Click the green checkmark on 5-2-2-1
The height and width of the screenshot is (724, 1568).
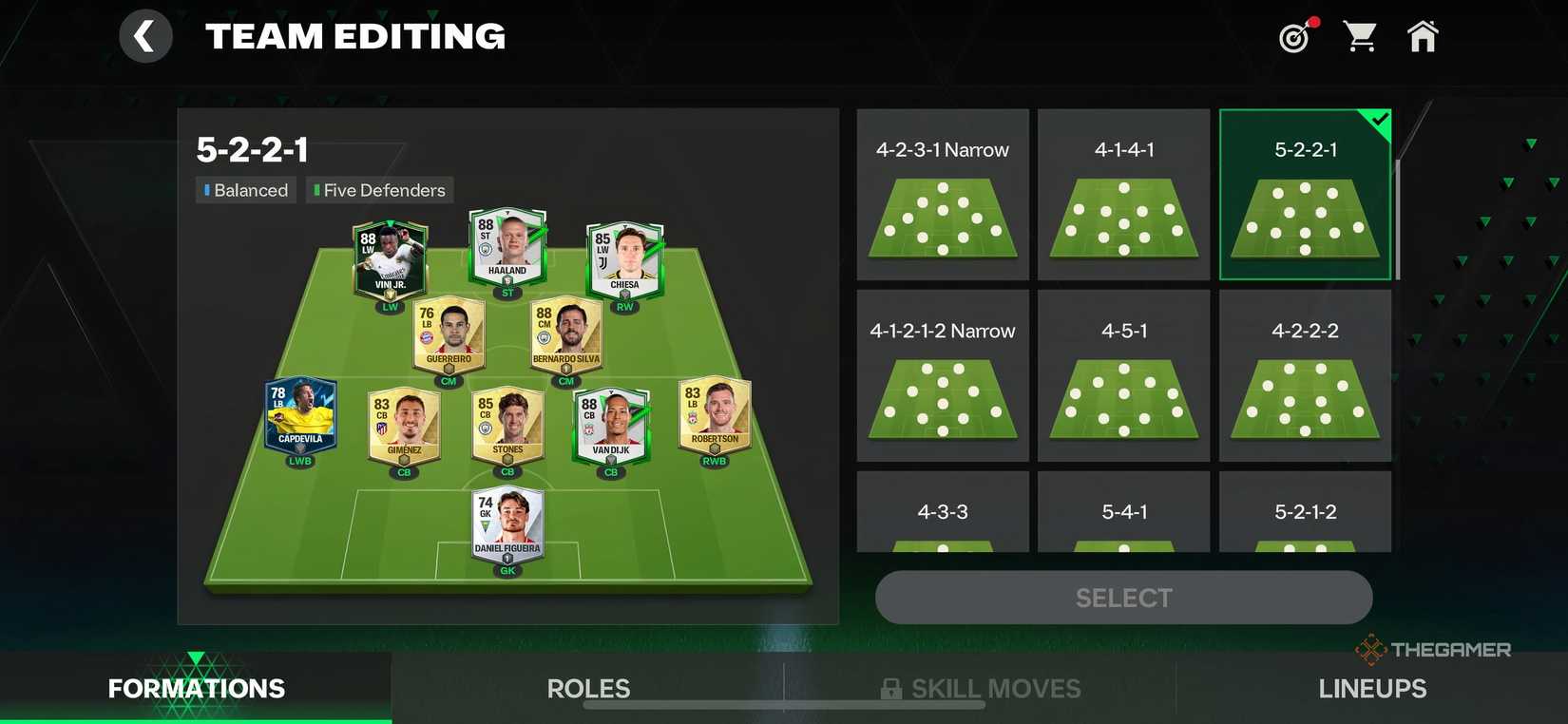[1379, 120]
